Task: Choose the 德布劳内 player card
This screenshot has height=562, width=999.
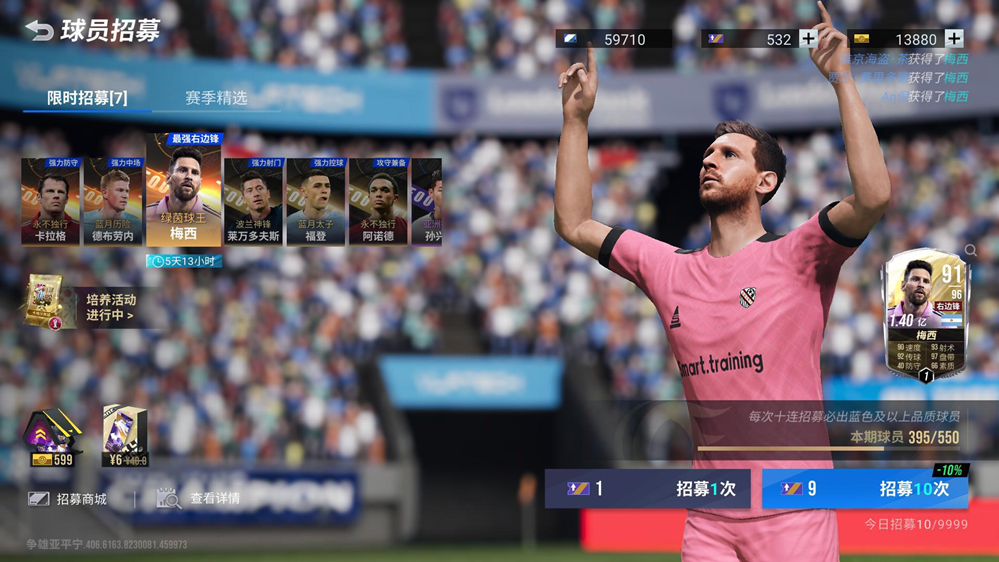Action: (113, 201)
